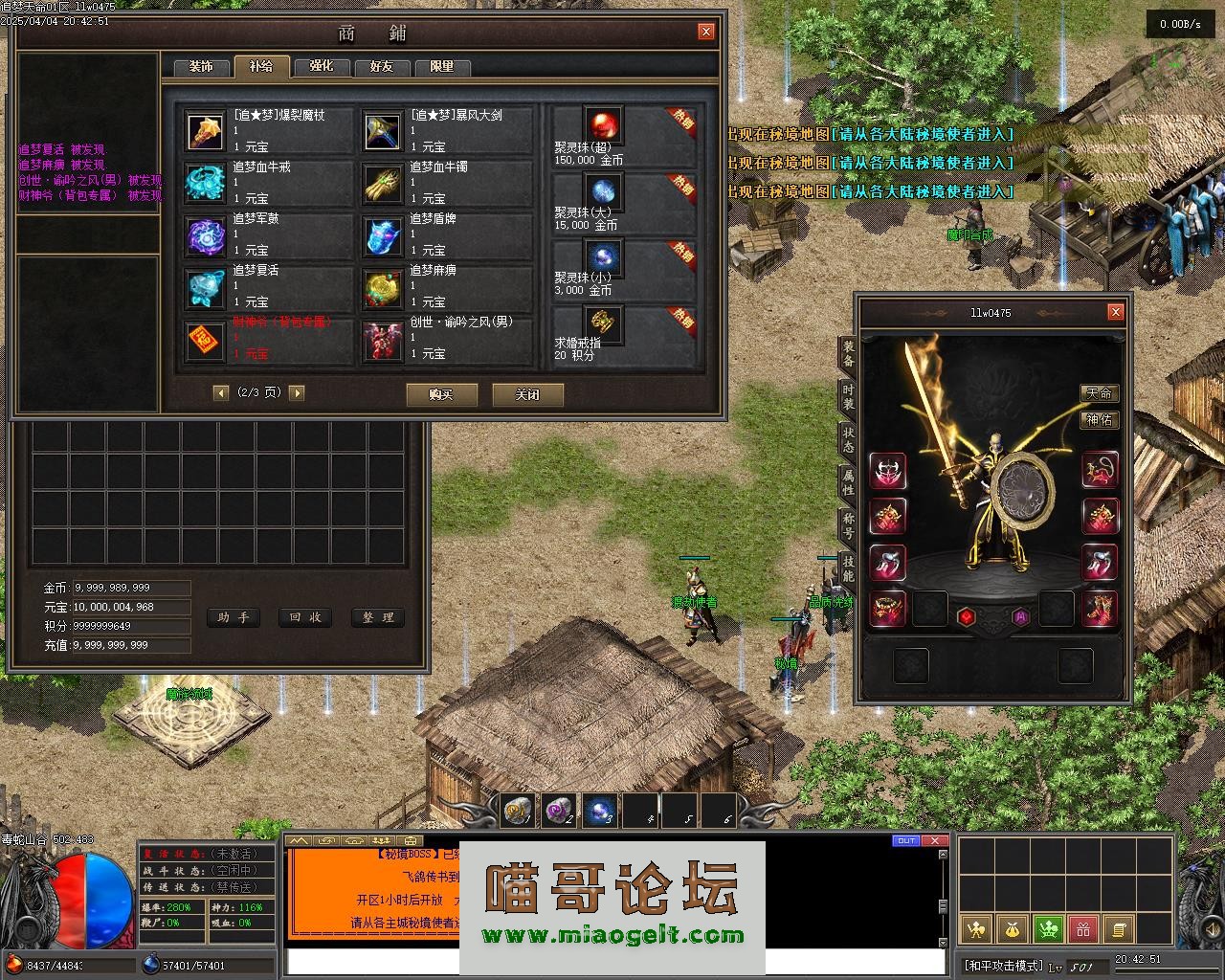Viewport: 1225px width, 980px height.
Task: Open the 强化 shop tab
Action: click(x=322, y=67)
